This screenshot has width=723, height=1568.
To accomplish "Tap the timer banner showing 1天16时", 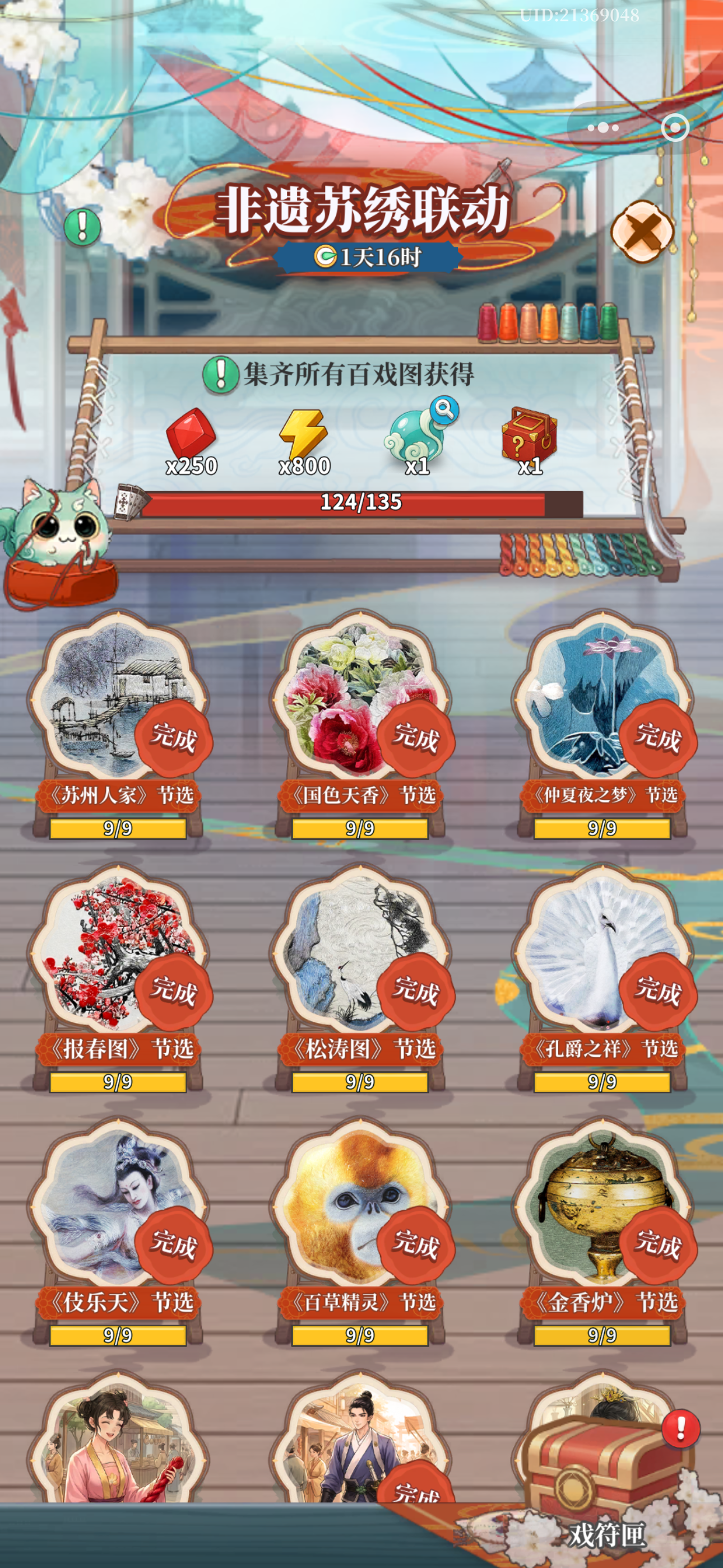I will pyautogui.click(x=370, y=257).
